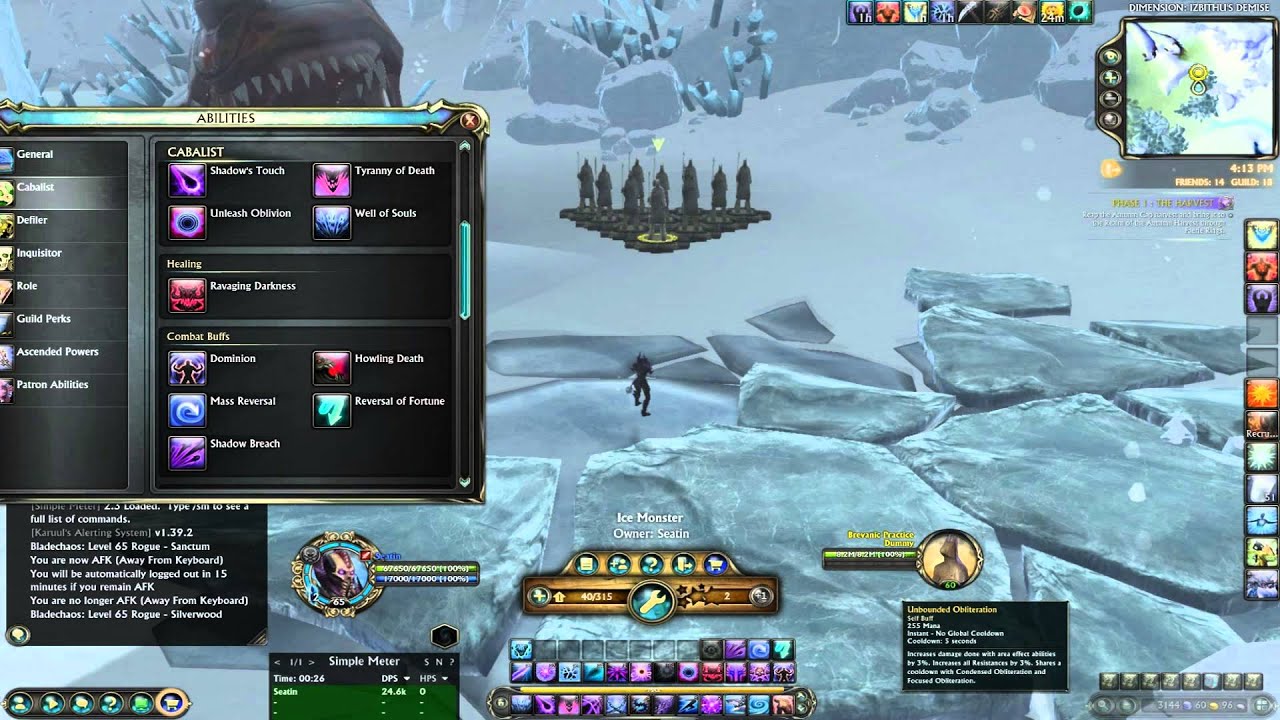Open the Patron Abilities tab
The height and width of the screenshot is (720, 1280).
click(52, 385)
